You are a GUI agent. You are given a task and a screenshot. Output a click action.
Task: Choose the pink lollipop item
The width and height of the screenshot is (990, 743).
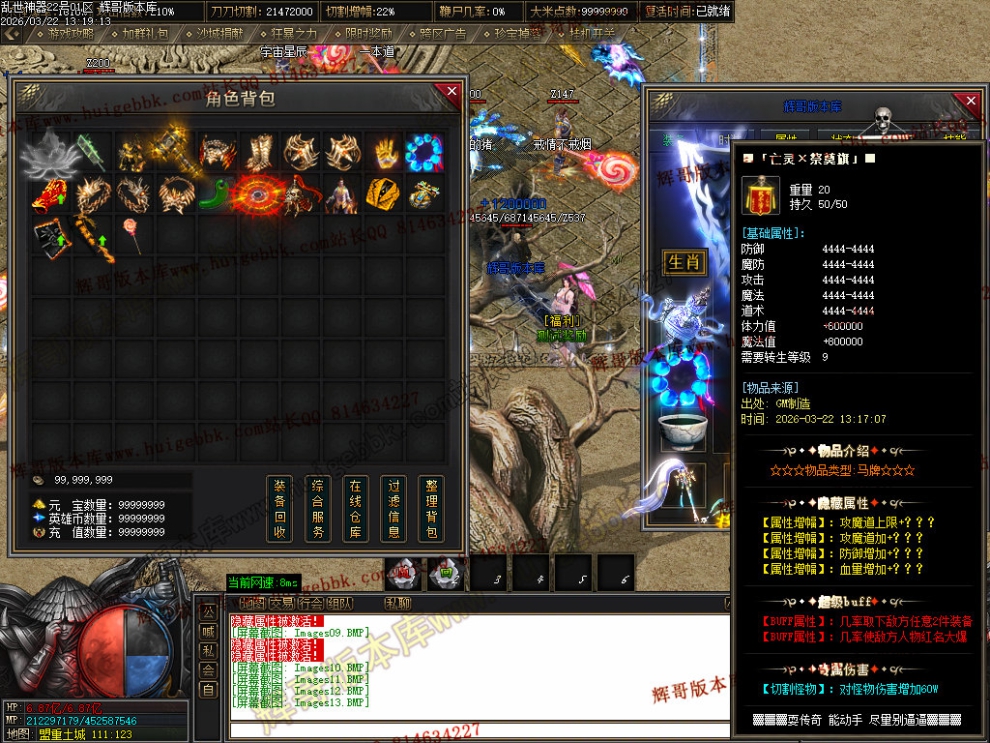131,235
